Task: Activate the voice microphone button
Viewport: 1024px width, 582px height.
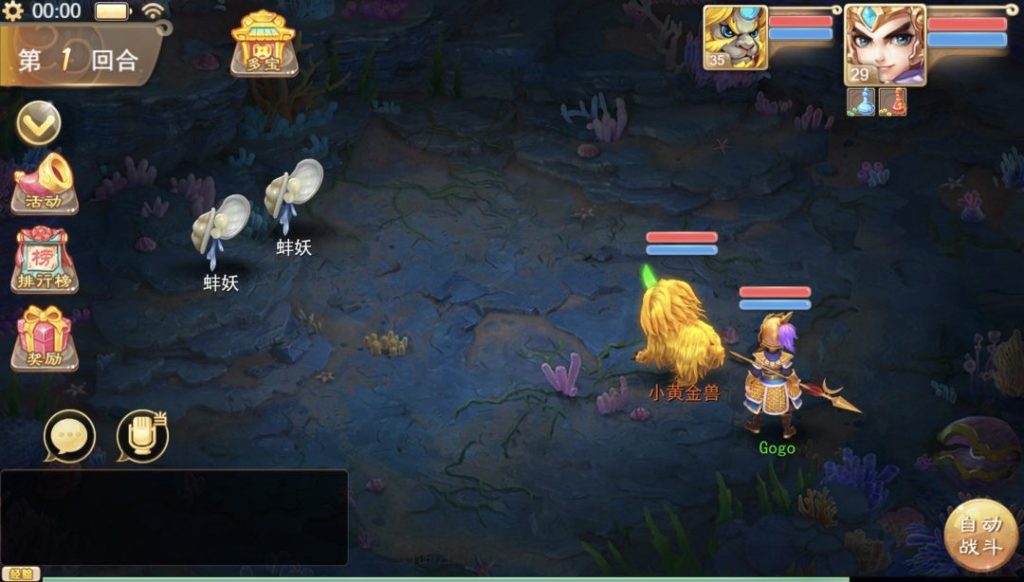Action: (x=142, y=436)
